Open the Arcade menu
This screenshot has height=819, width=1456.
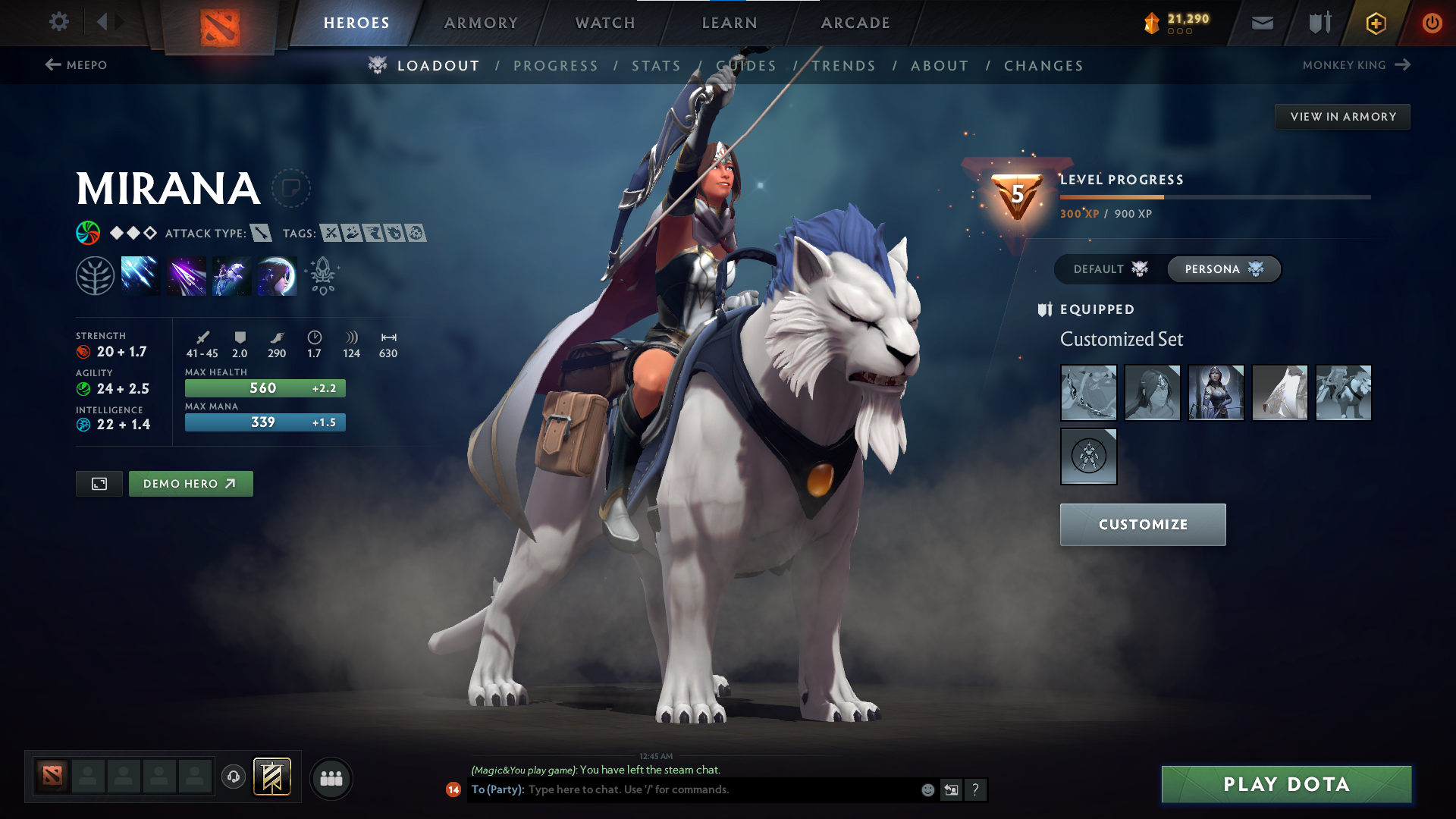[855, 23]
